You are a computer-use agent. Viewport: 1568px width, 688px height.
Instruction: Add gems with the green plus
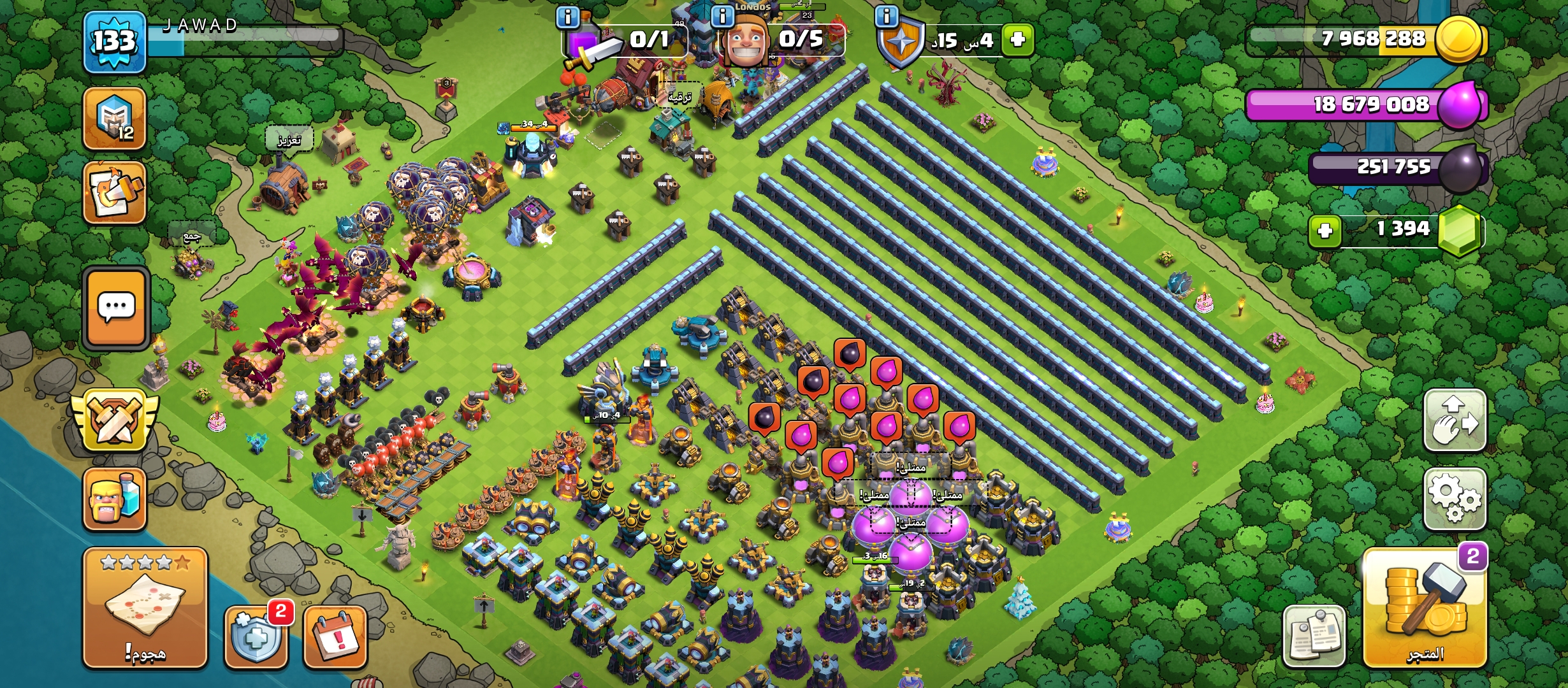[1325, 230]
